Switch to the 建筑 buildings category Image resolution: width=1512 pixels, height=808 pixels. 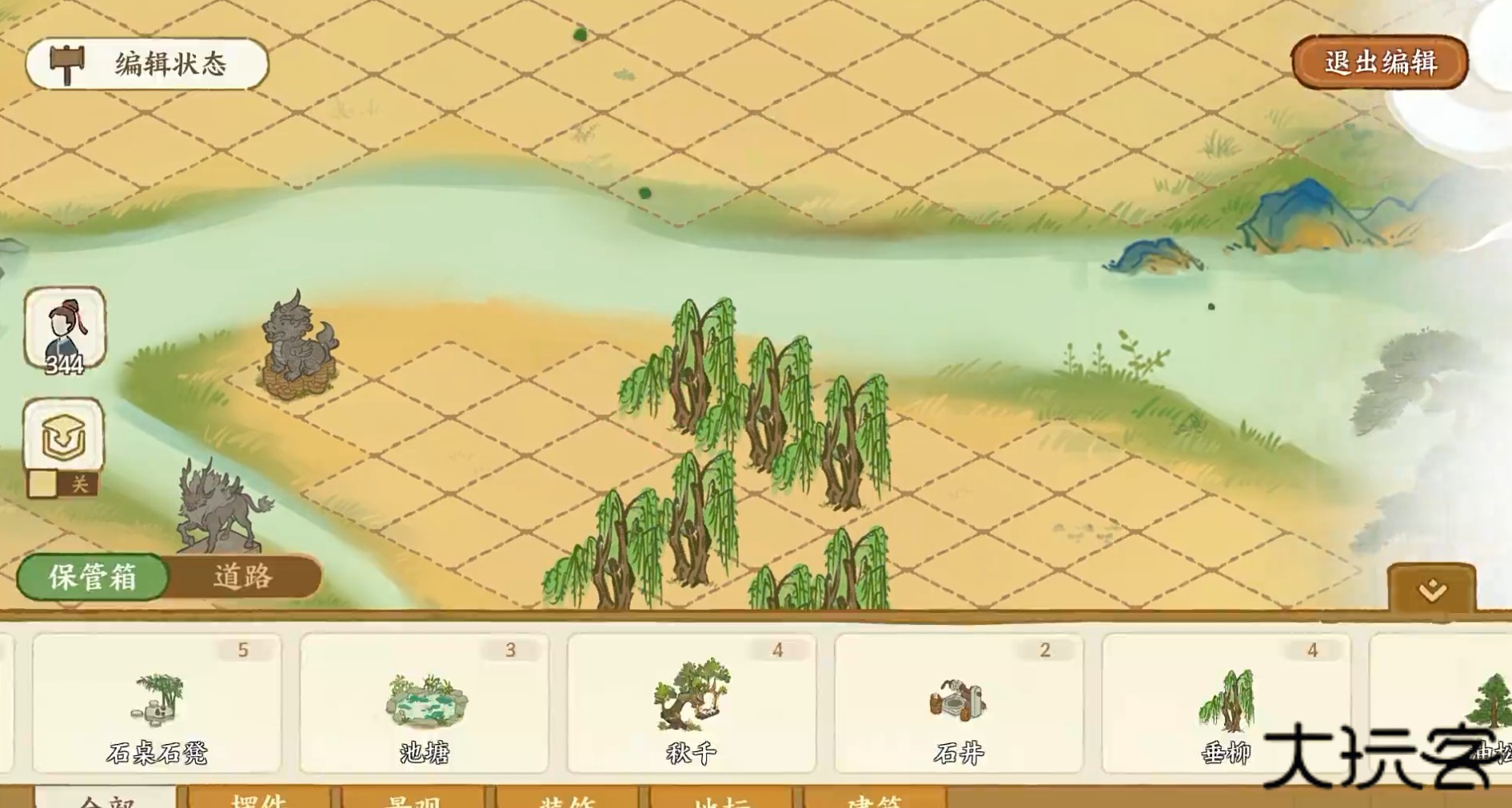tap(875, 799)
